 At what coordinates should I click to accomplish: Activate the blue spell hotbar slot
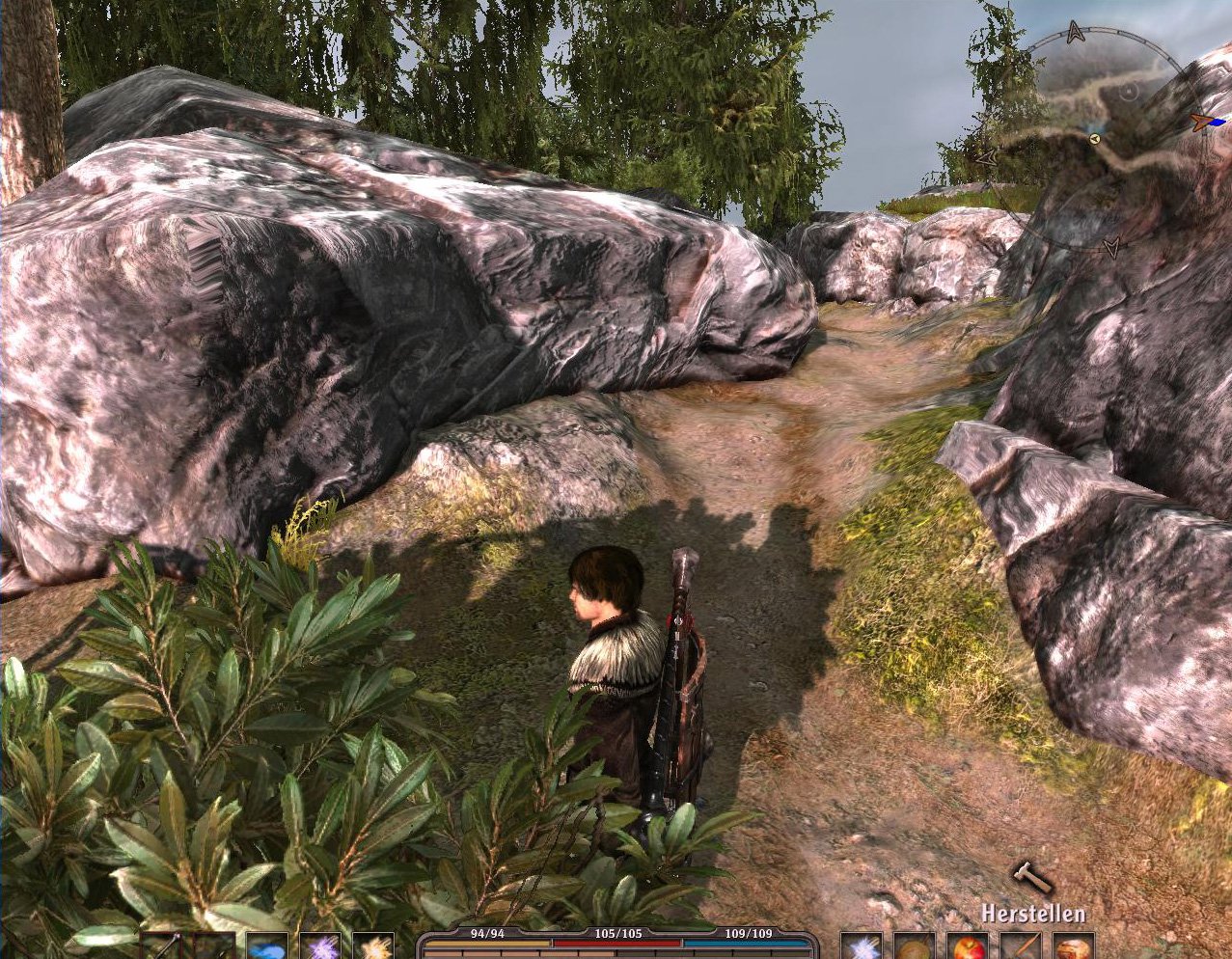point(267,947)
